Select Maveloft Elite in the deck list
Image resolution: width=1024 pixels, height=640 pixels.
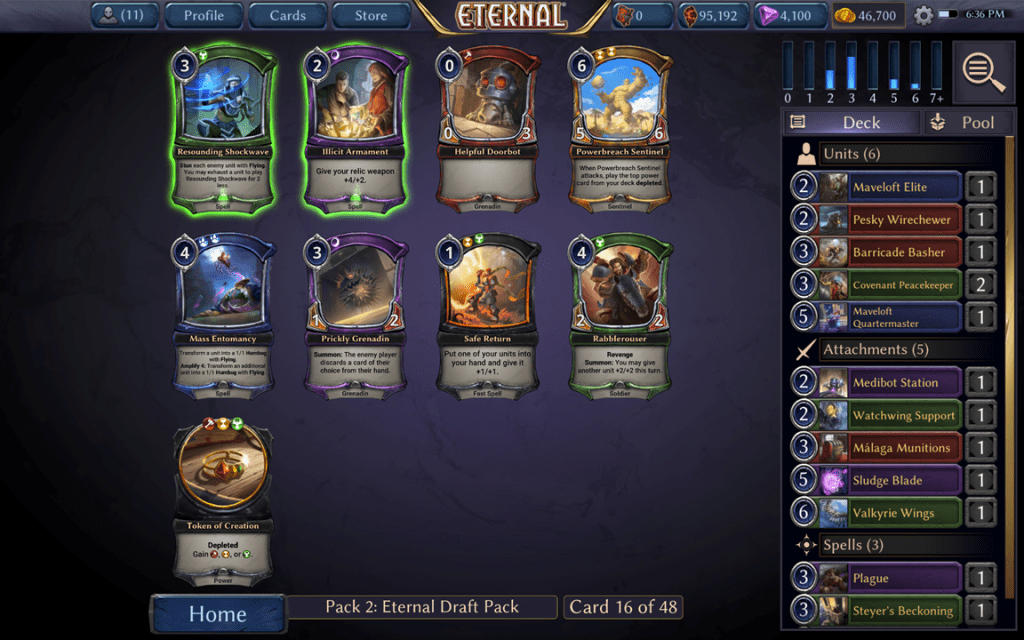(x=889, y=187)
